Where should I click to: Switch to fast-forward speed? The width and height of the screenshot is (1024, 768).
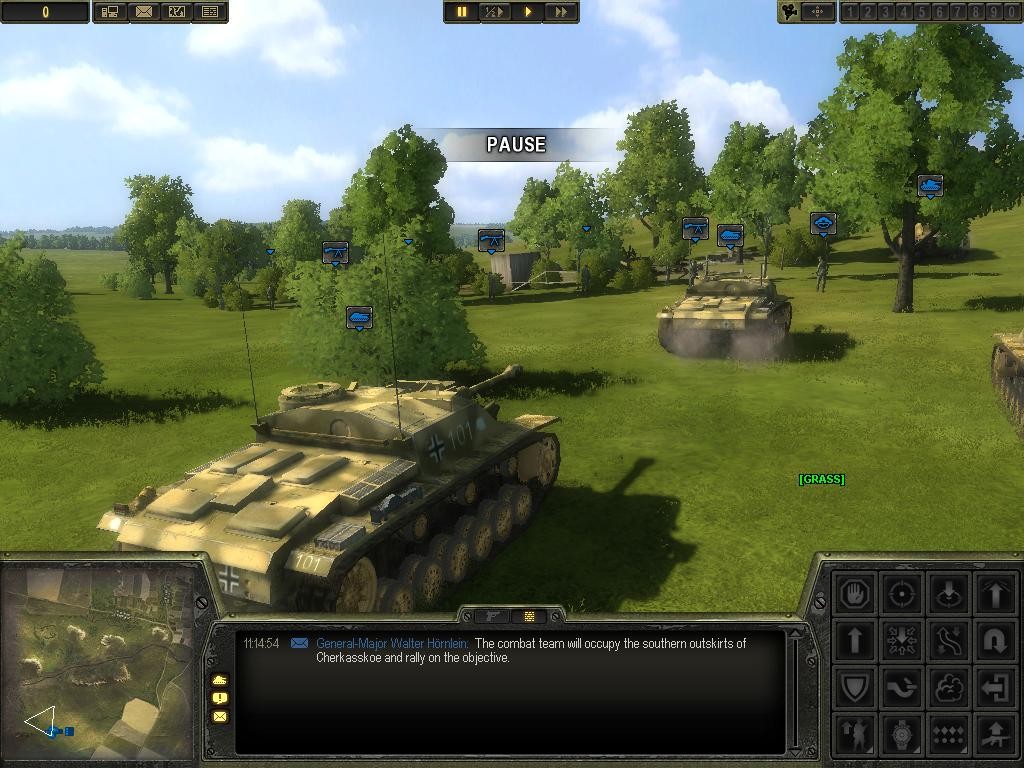pos(561,12)
